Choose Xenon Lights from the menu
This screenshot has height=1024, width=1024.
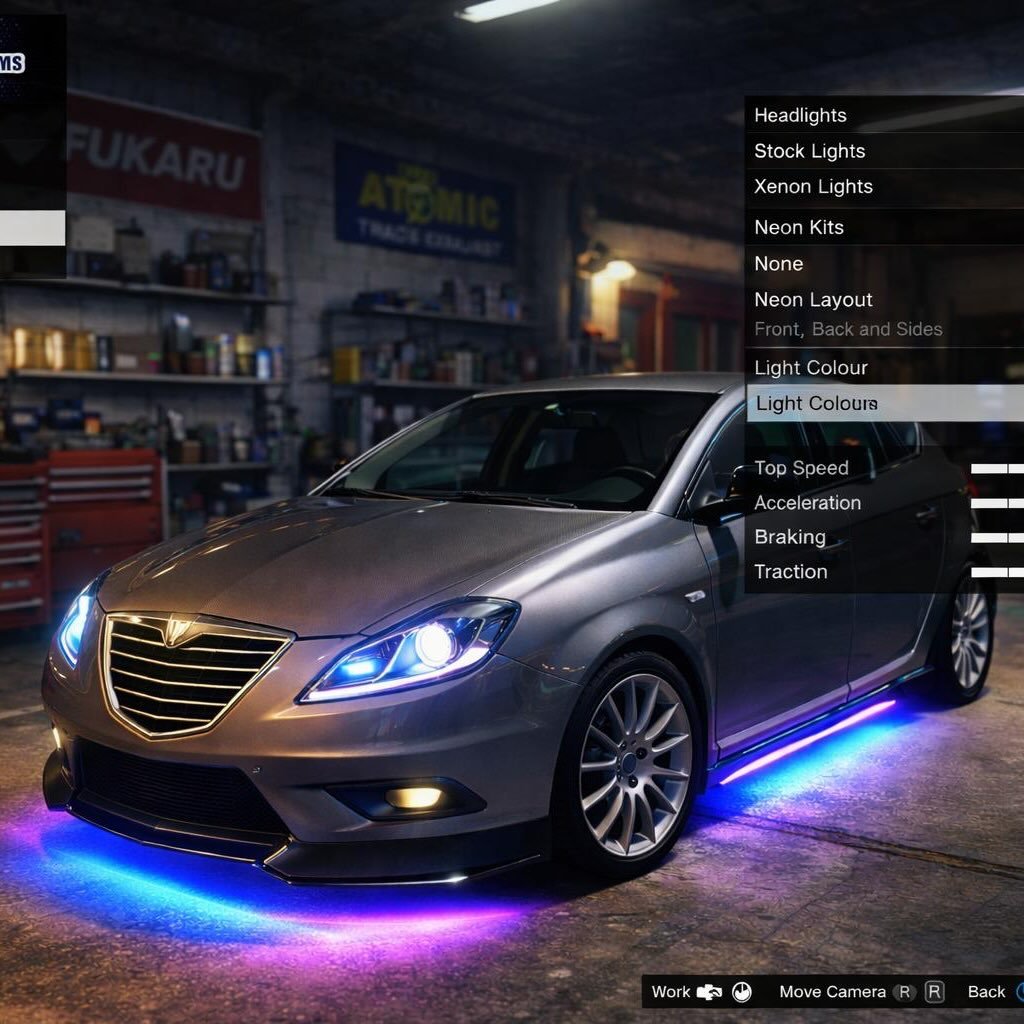click(814, 187)
